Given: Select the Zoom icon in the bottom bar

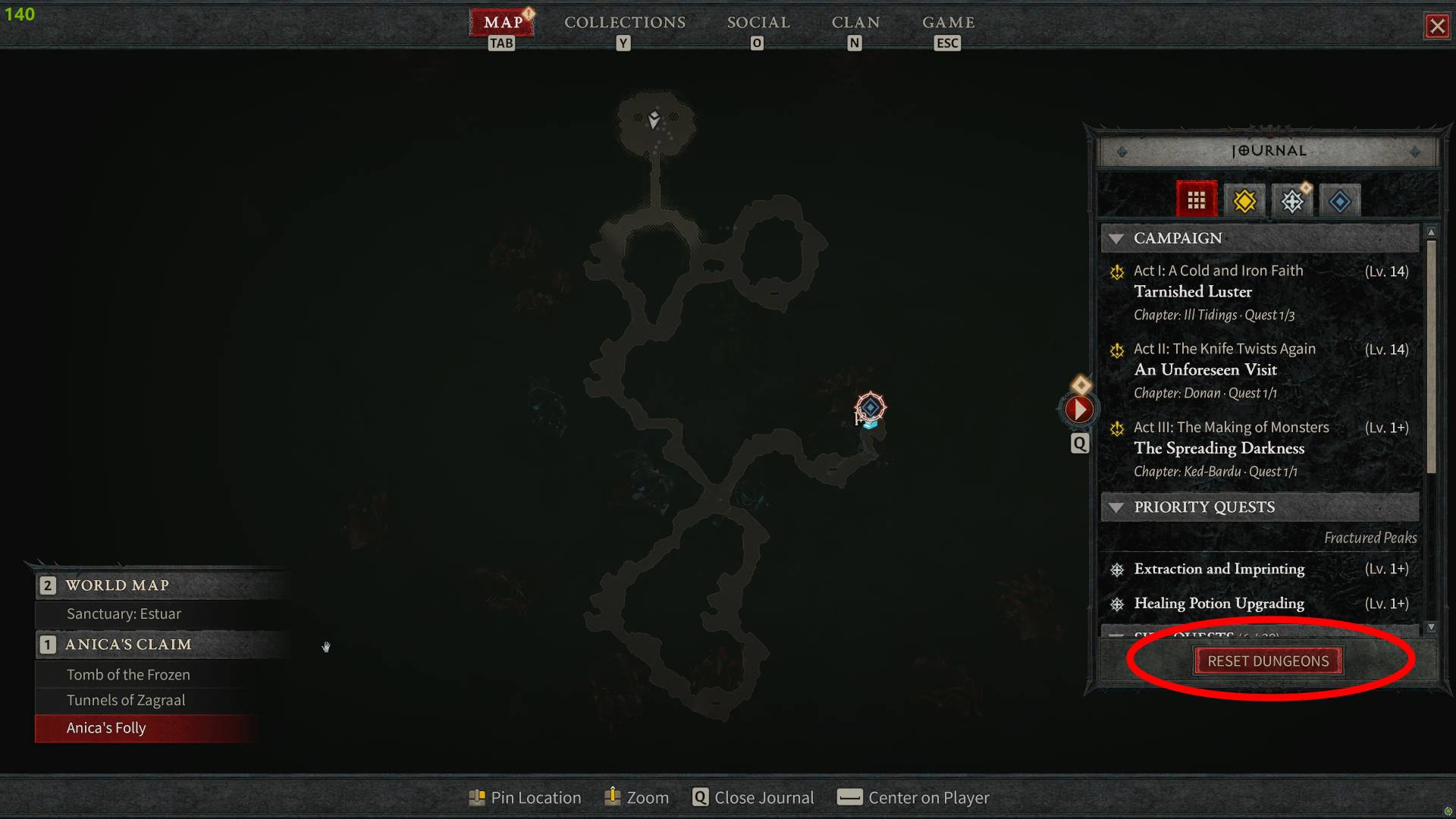Looking at the screenshot, I should pos(611,797).
